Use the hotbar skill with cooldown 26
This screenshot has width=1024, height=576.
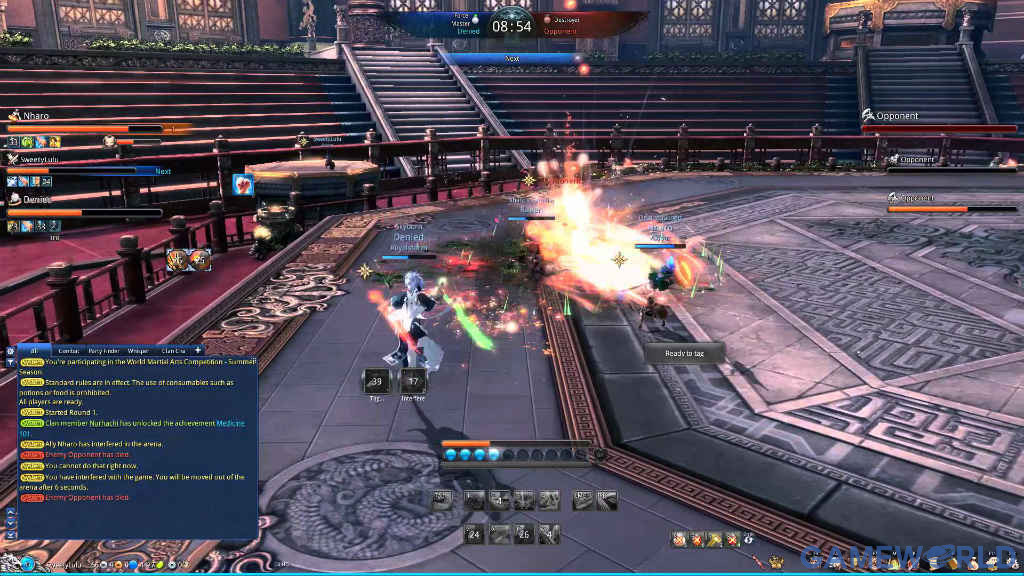[x=524, y=534]
